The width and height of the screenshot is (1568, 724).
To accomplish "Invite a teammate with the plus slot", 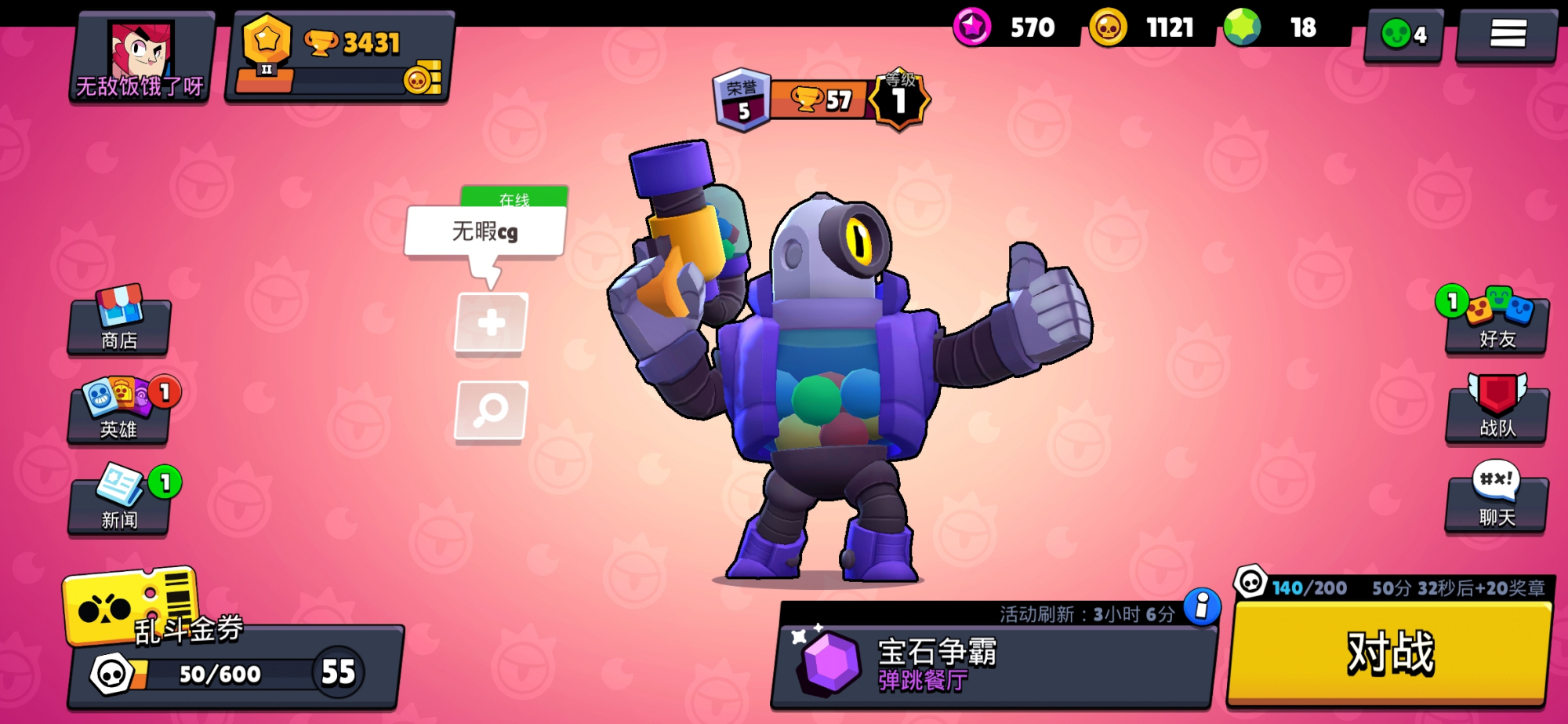I will click(491, 322).
